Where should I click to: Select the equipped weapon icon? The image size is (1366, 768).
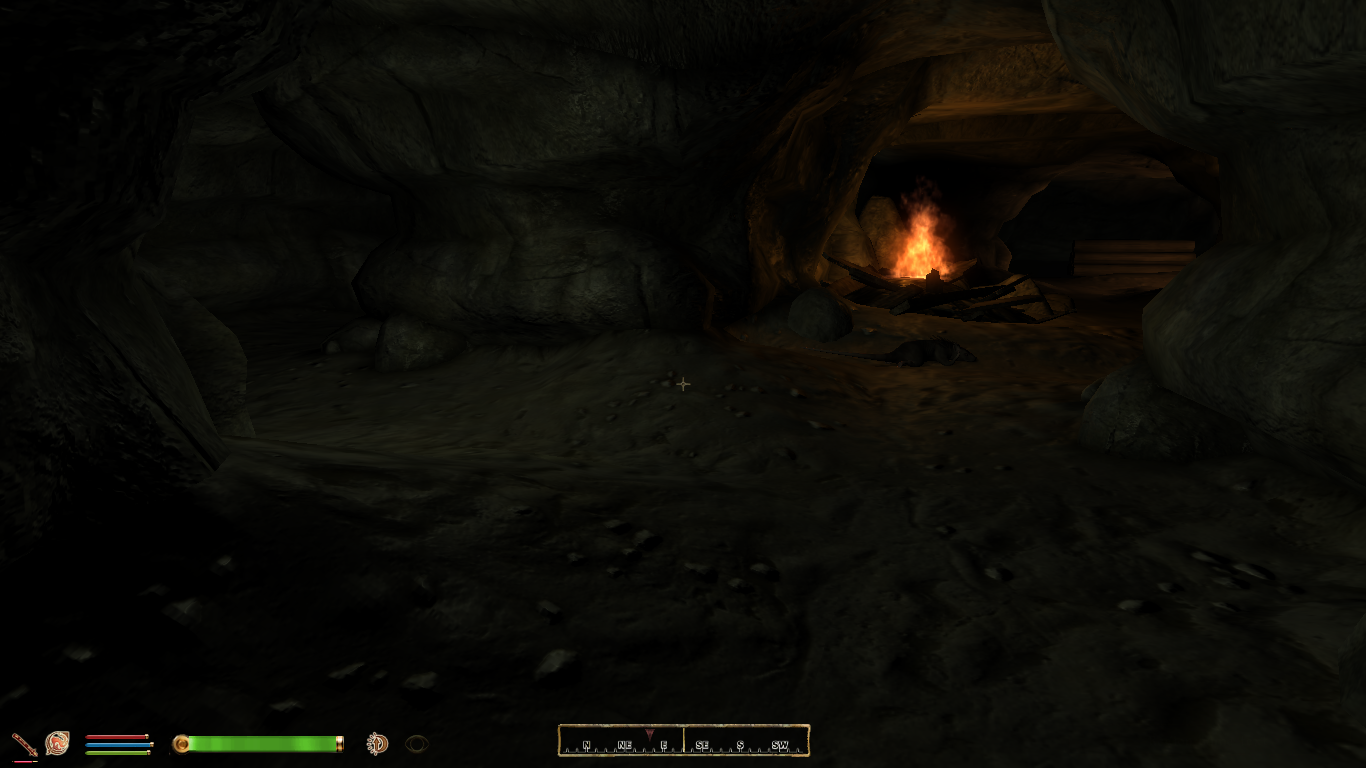tap(24, 744)
